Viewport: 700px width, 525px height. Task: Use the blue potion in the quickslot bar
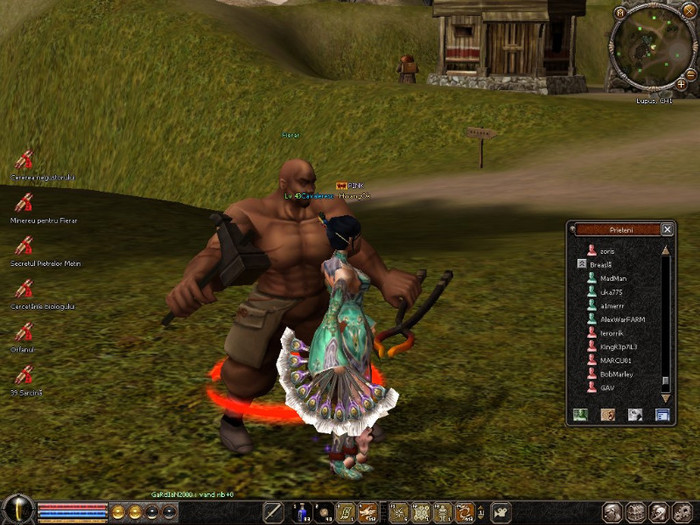pyautogui.click(x=301, y=512)
